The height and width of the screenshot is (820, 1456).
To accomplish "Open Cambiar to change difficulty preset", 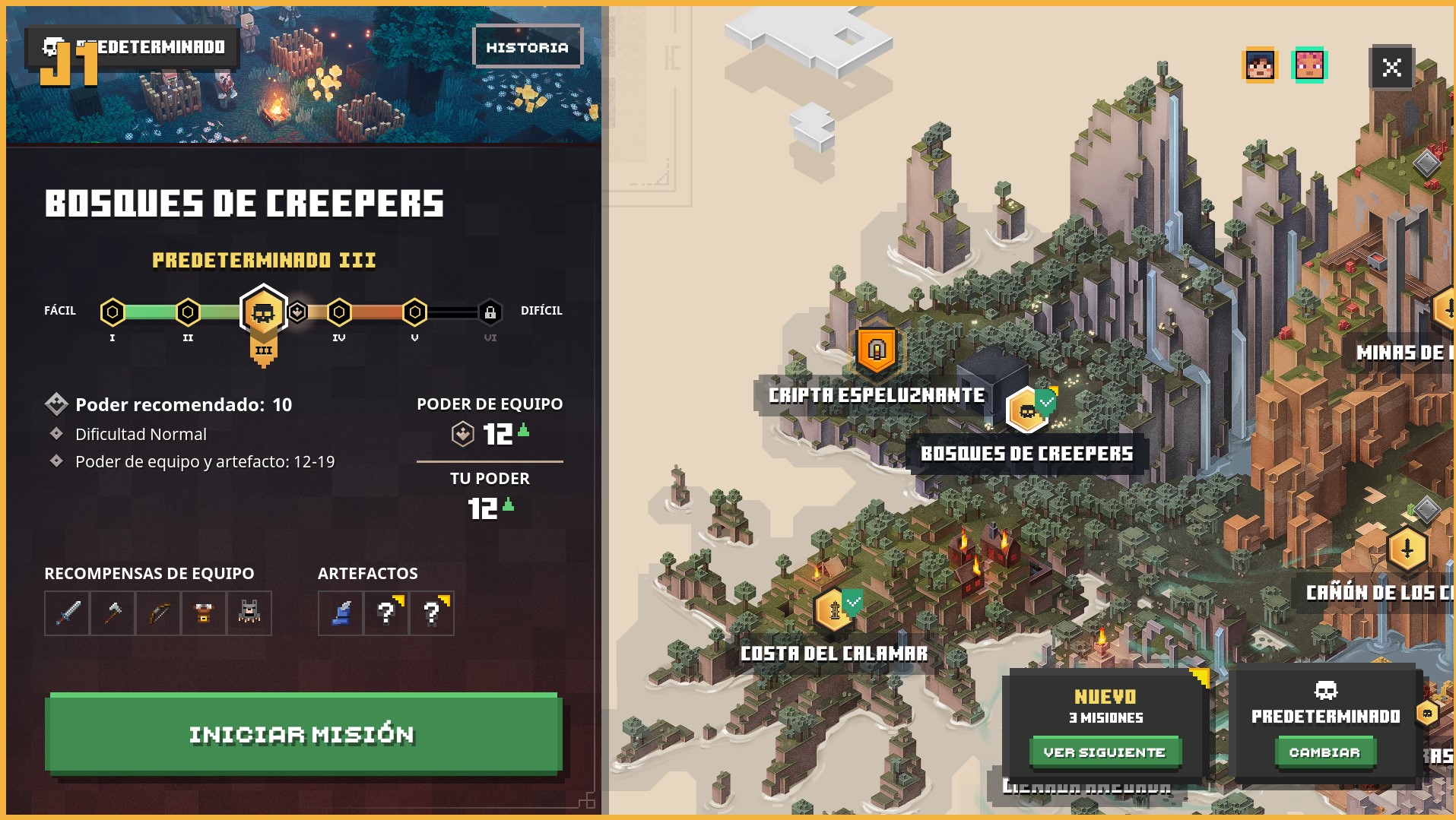I will [x=1325, y=752].
